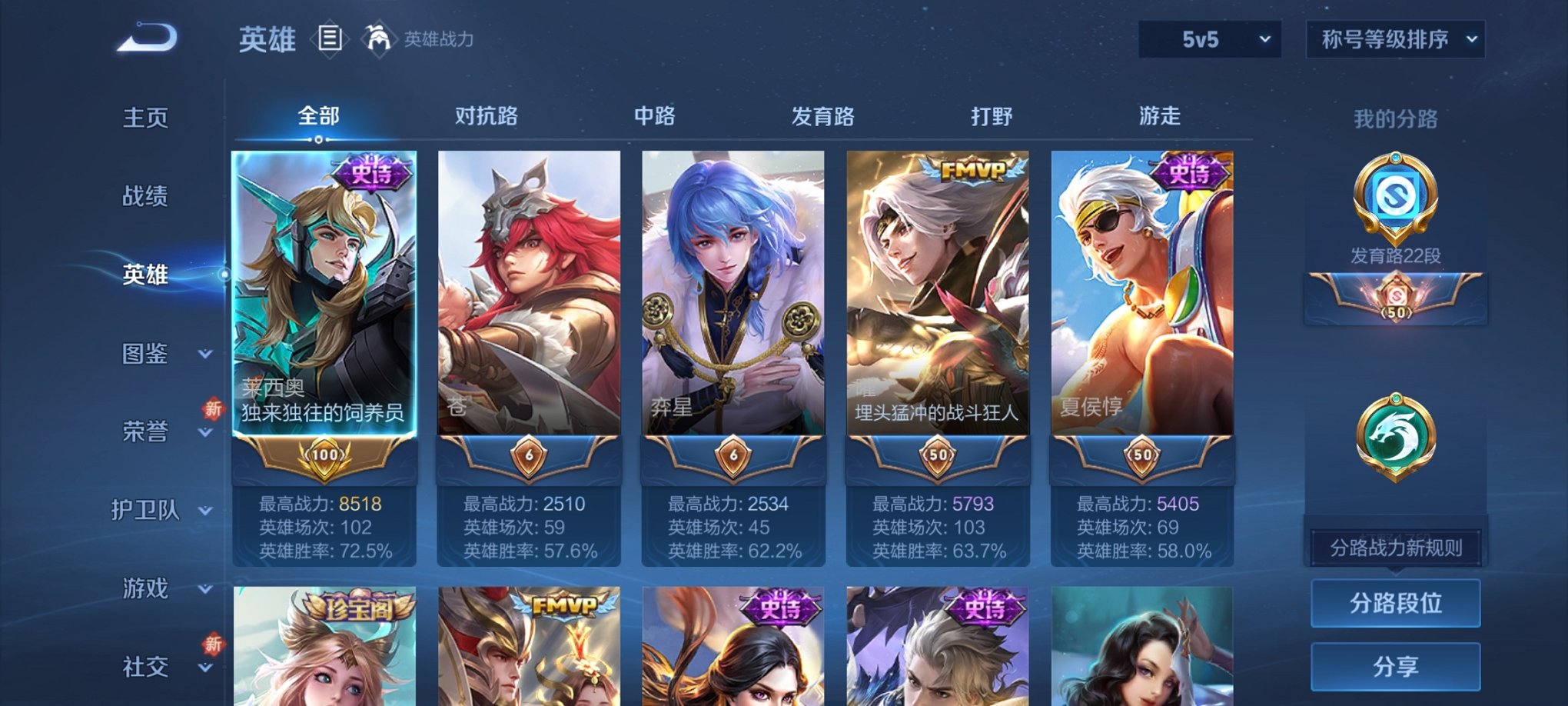Image resolution: width=1568 pixels, height=706 pixels.
Task: Click the 英雄战力 helmet icon
Action: 378,38
